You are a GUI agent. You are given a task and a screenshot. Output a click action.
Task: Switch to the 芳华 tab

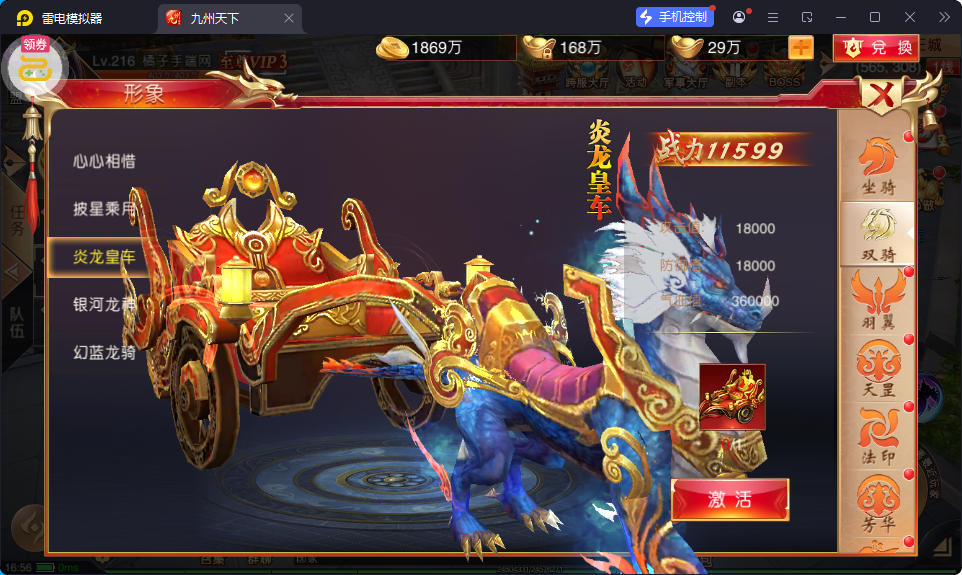click(x=878, y=505)
